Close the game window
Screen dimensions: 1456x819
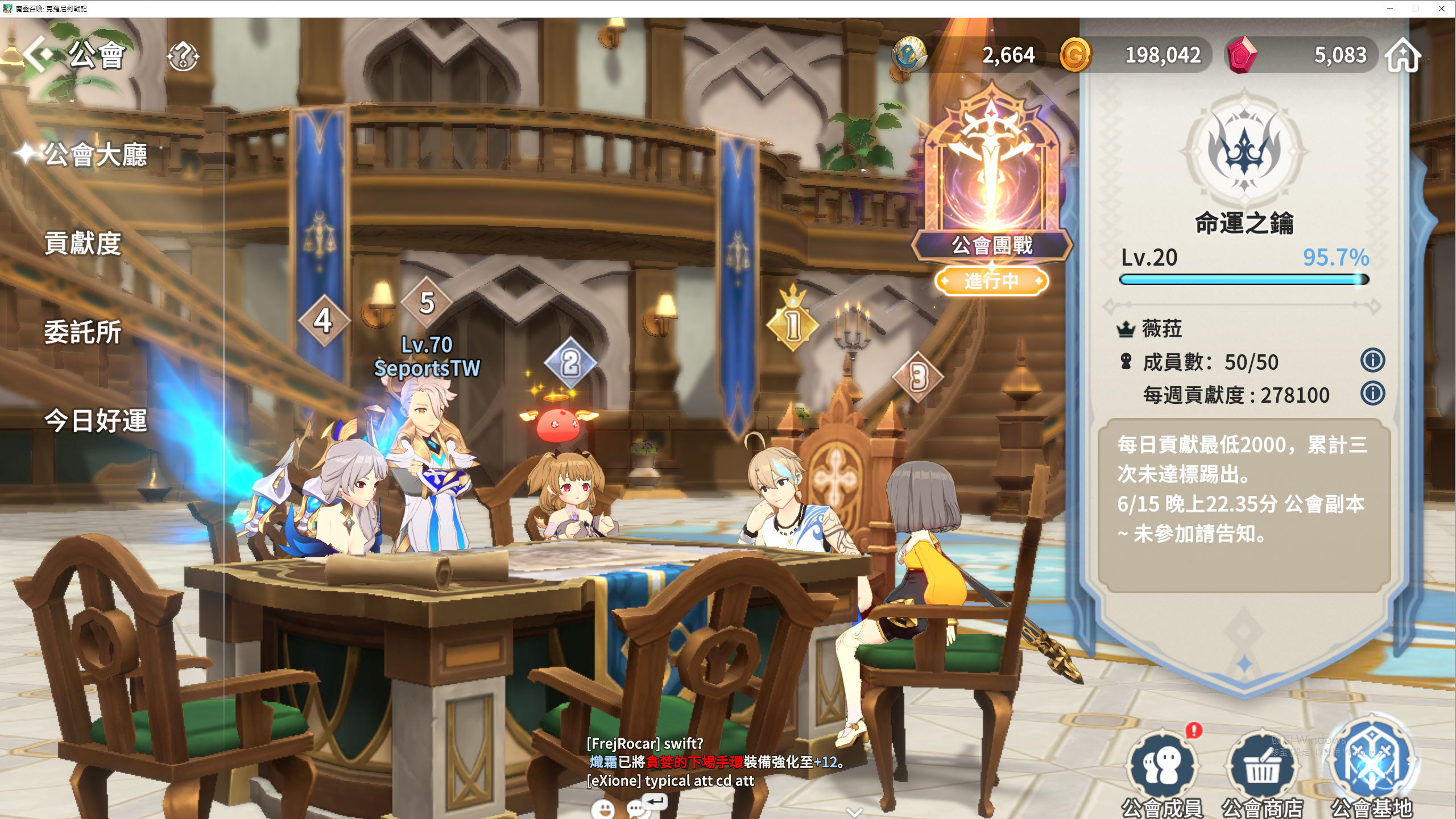1441,9
